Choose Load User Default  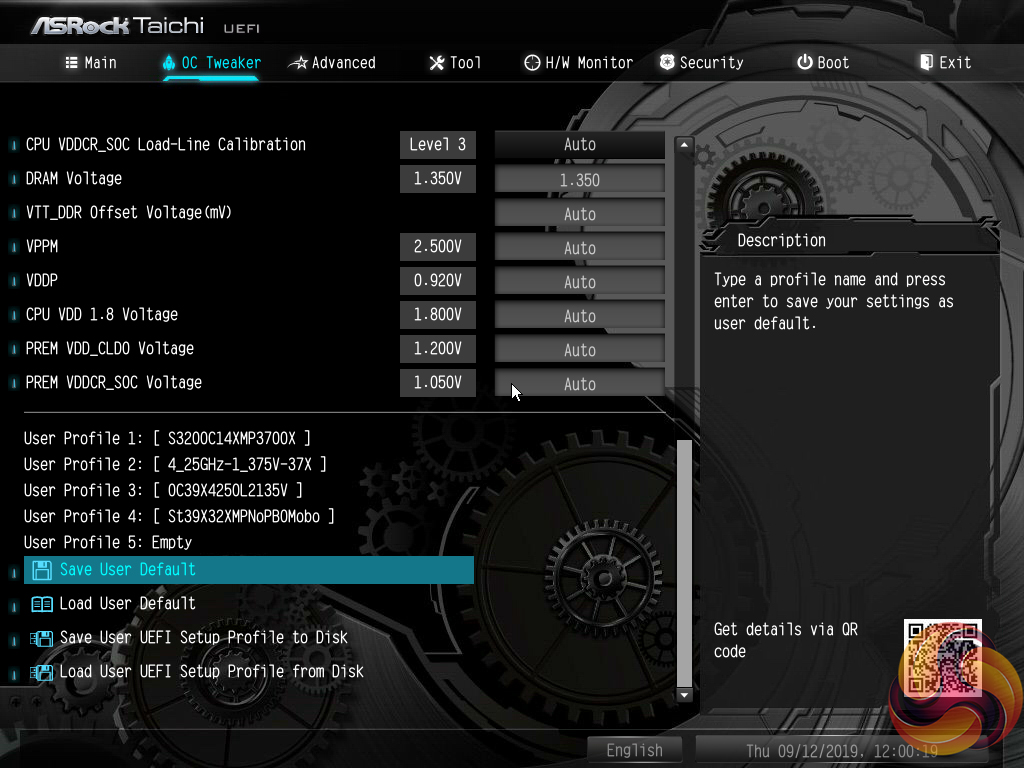click(x=127, y=604)
